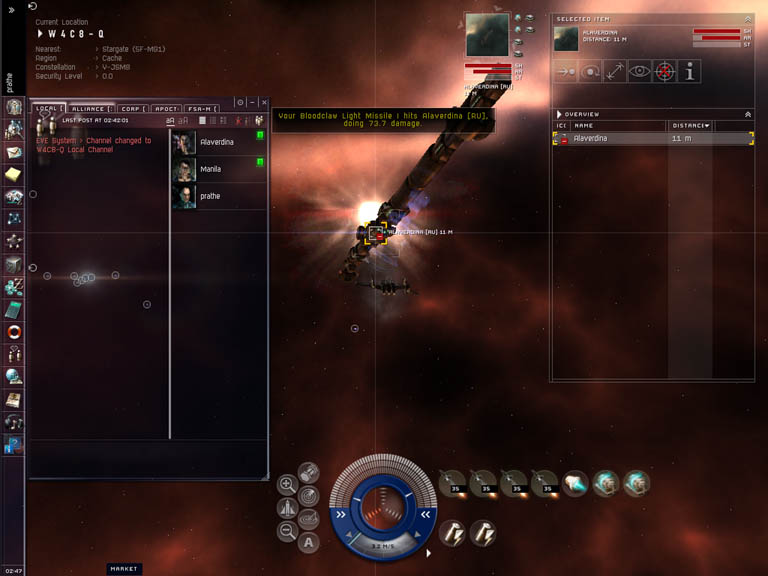Collapse the Selected Item panel
This screenshot has width=768, height=576.
click(748, 19)
